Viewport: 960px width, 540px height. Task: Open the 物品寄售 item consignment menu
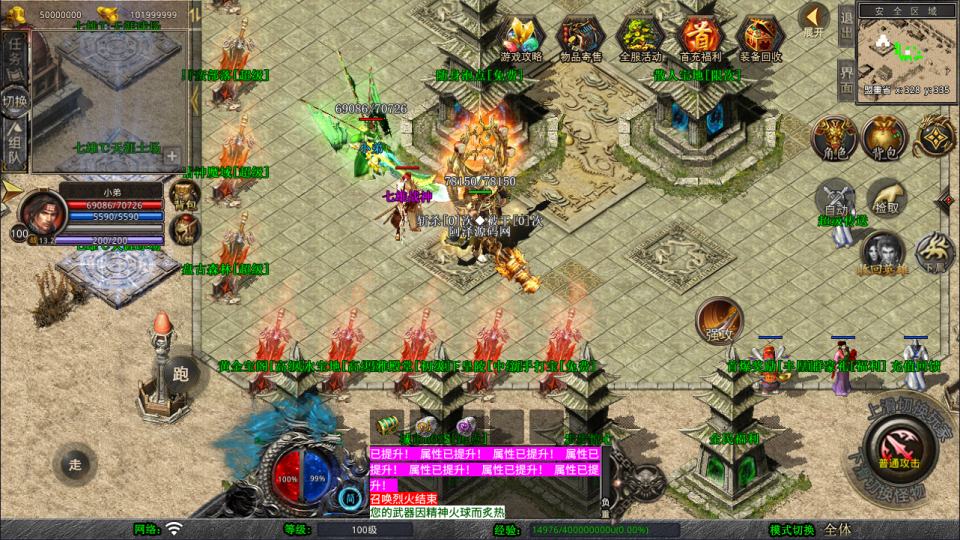[580, 38]
